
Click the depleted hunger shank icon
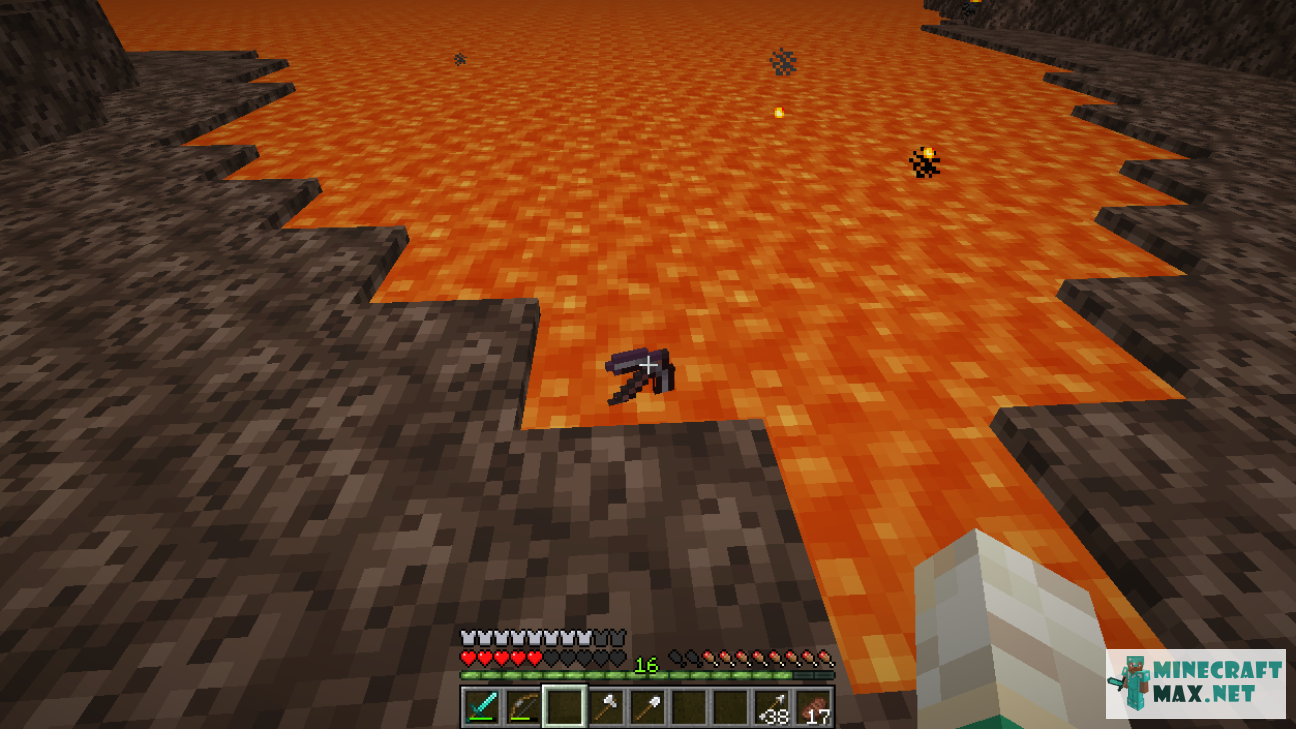click(676, 658)
